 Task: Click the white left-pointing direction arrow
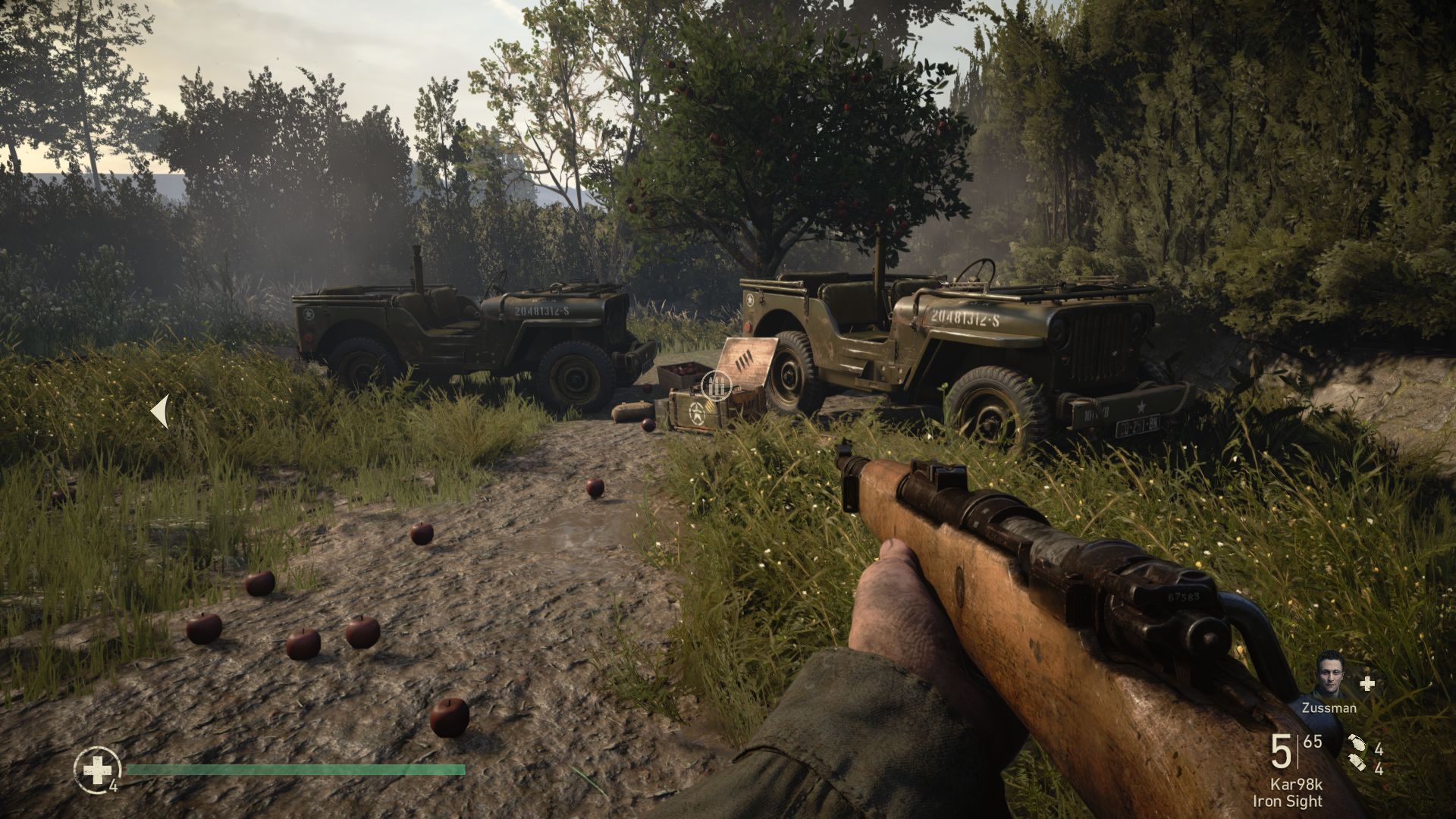coord(160,412)
